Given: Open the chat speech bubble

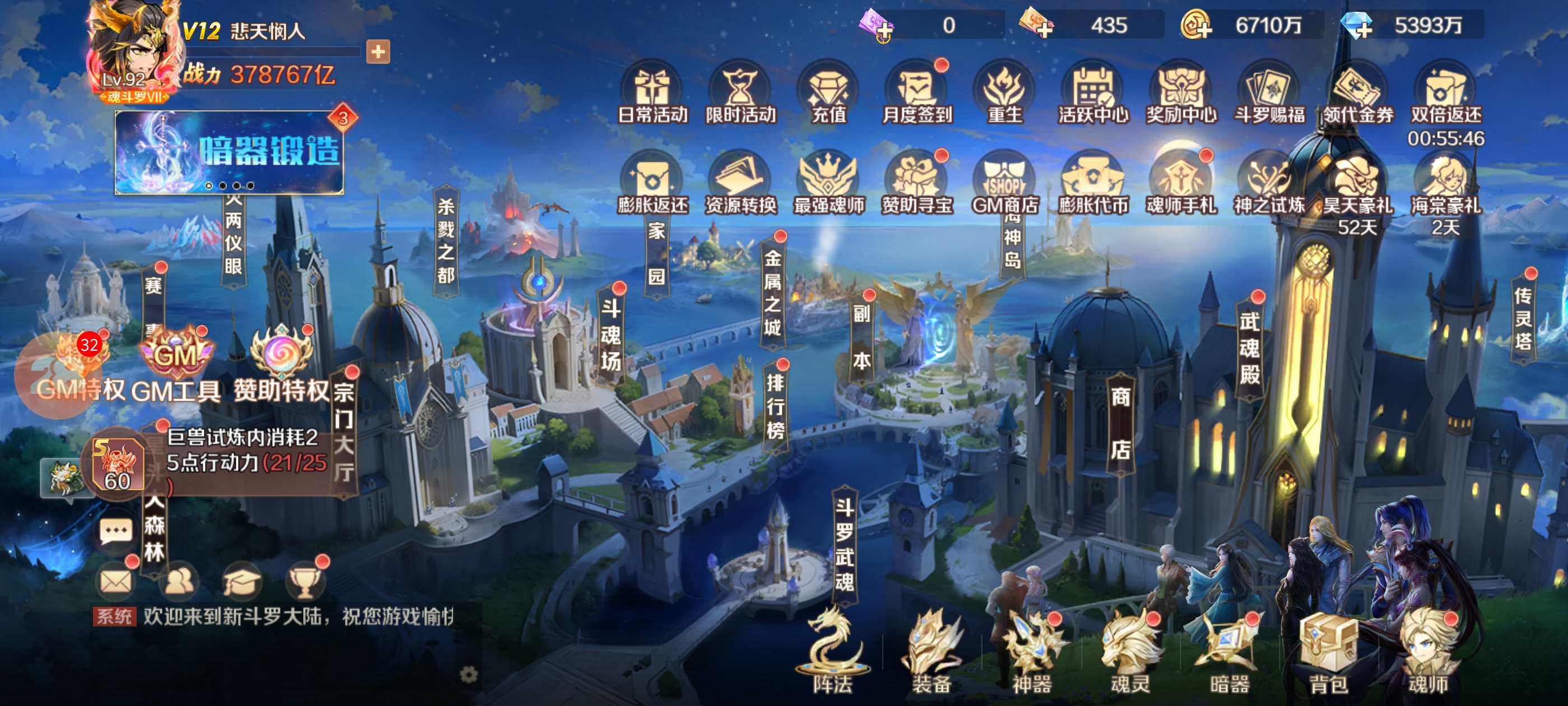Looking at the screenshot, I should 116,532.
